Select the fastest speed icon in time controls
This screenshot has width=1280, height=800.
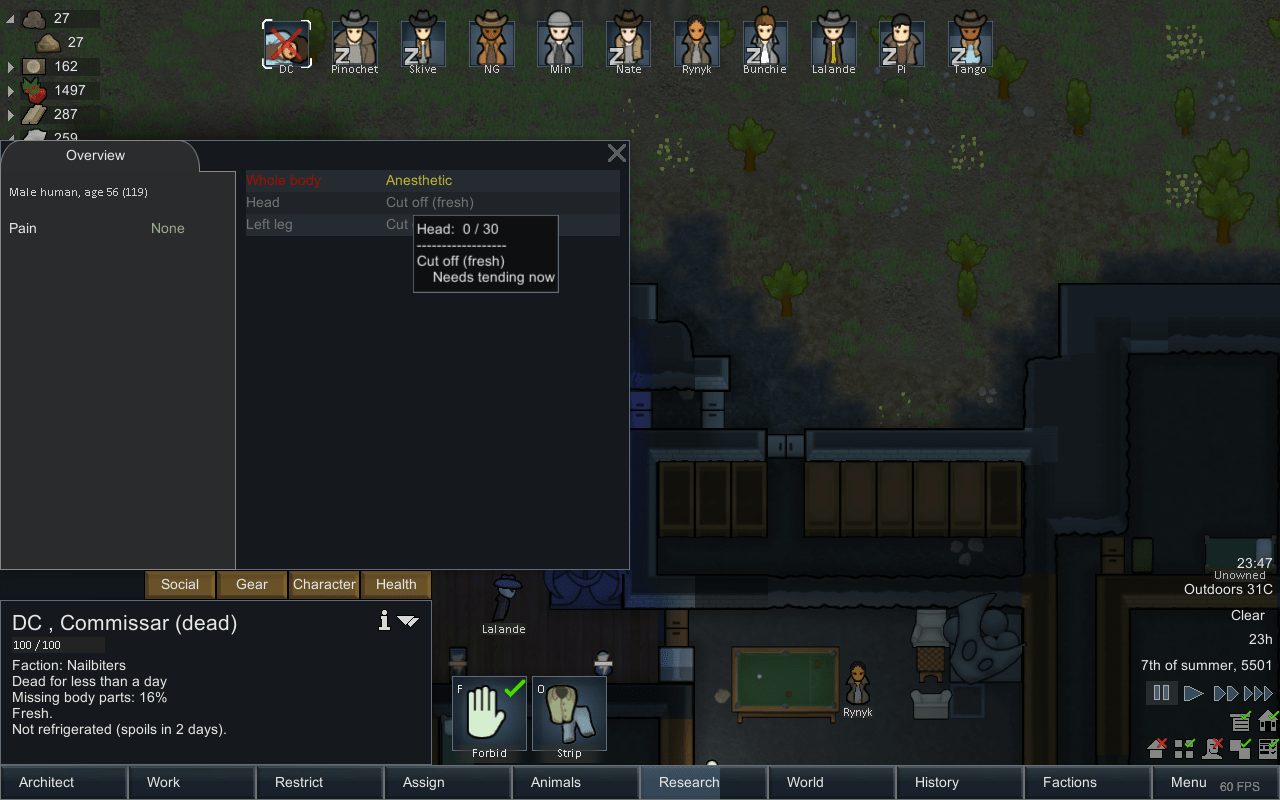(1256, 692)
